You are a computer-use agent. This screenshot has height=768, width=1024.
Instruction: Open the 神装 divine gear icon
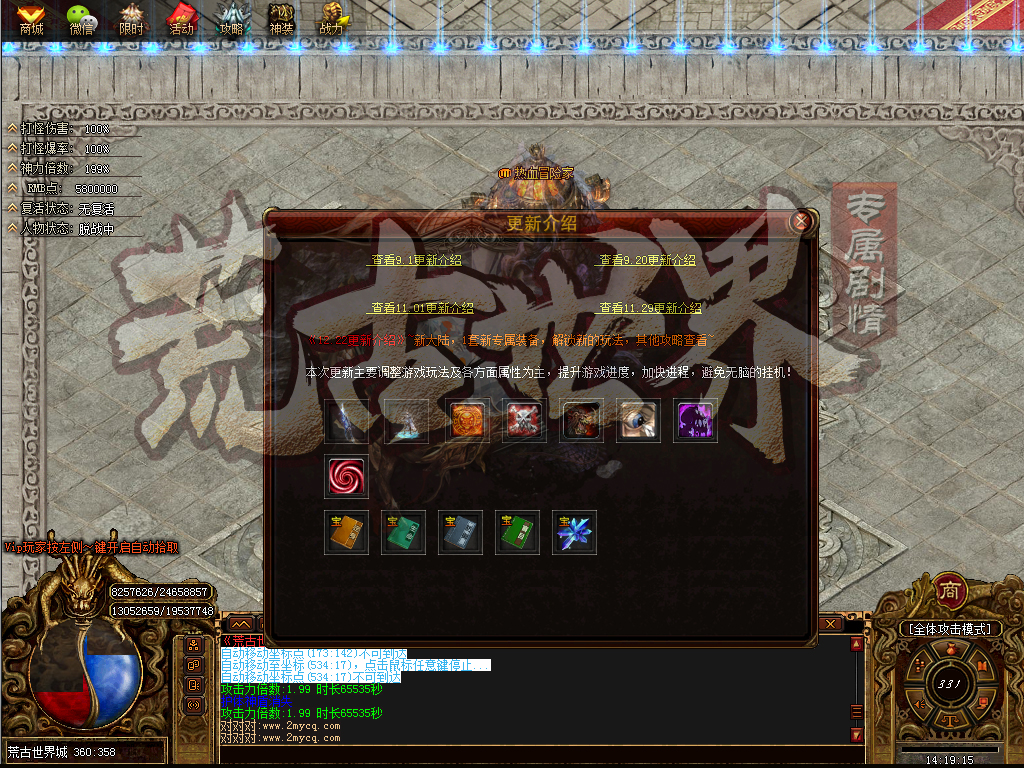click(x=281, y=19)
